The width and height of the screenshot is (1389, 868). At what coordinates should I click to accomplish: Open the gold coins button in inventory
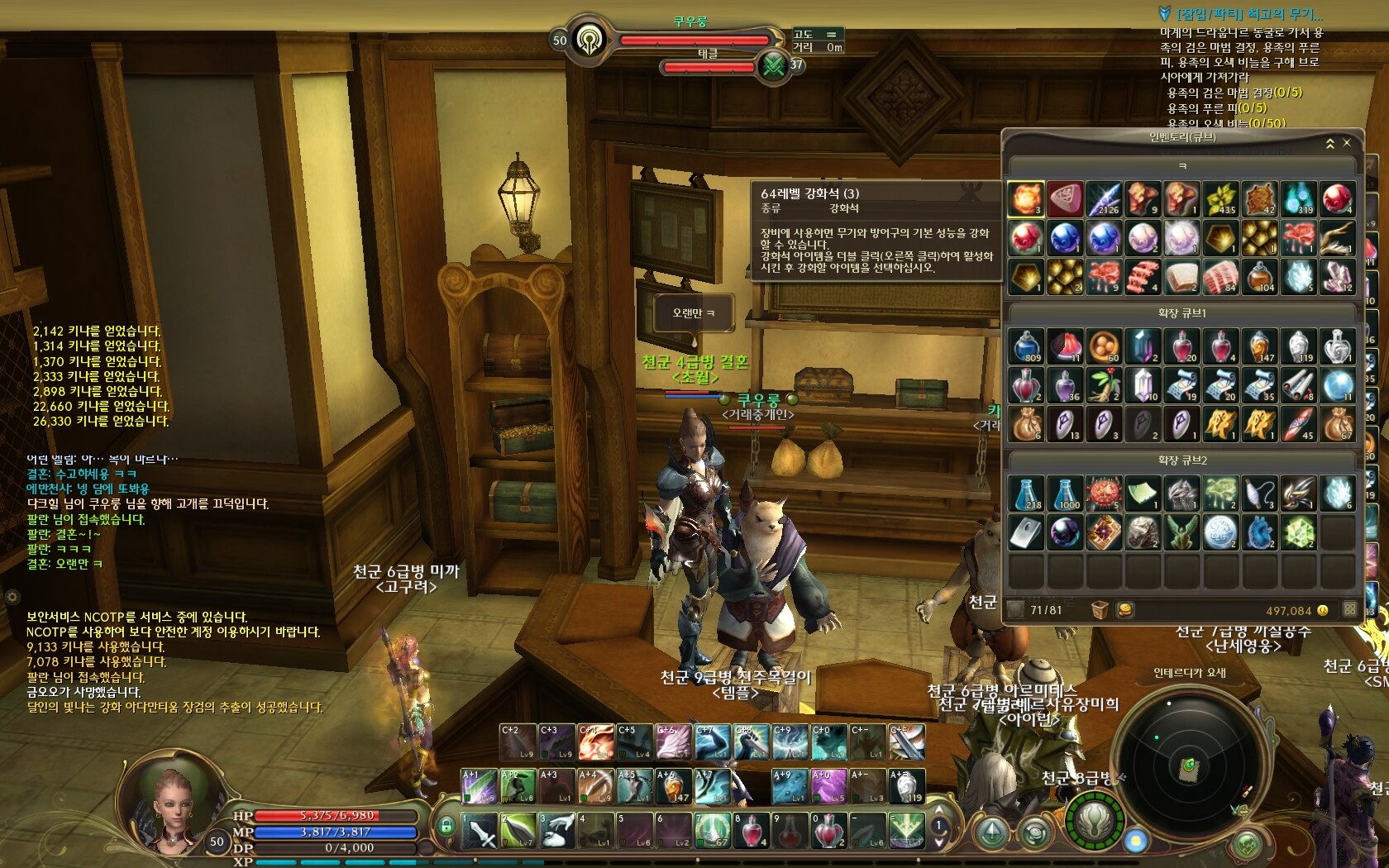tap(1124, 610)
